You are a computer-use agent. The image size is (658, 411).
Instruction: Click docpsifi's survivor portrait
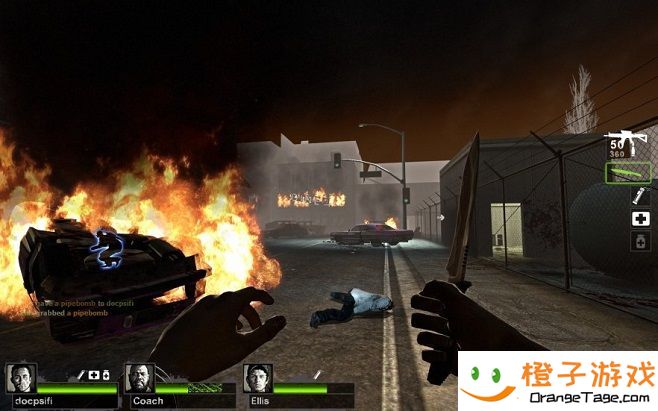[x=21, y=378]
